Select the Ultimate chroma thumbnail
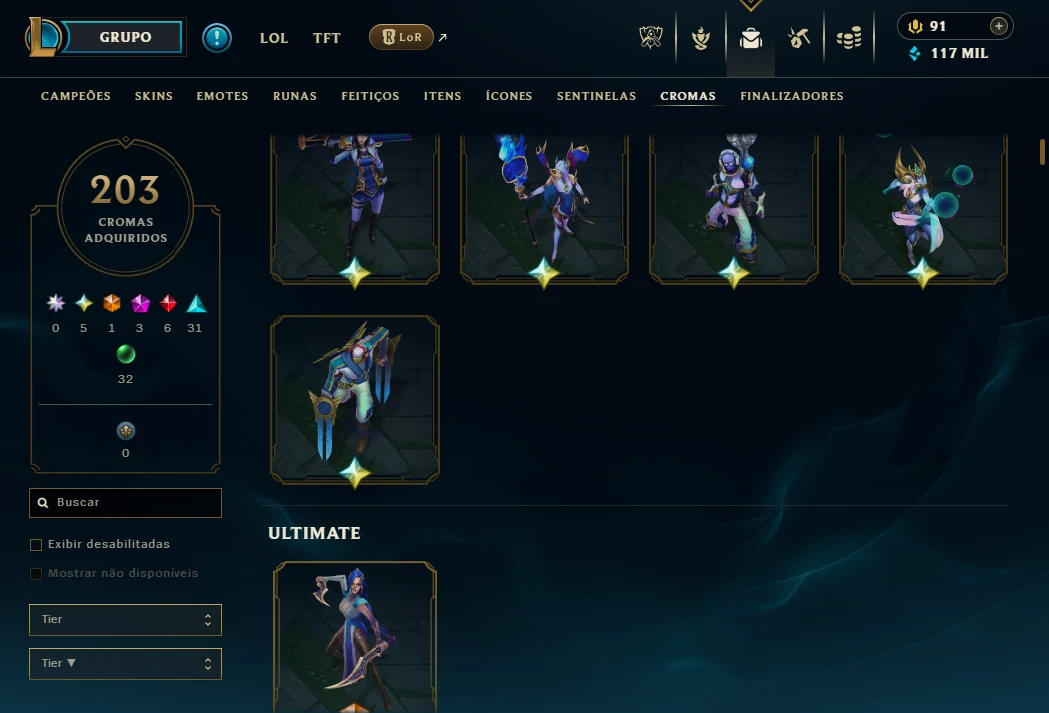The image size is (1049, 713). click(355, 637)
